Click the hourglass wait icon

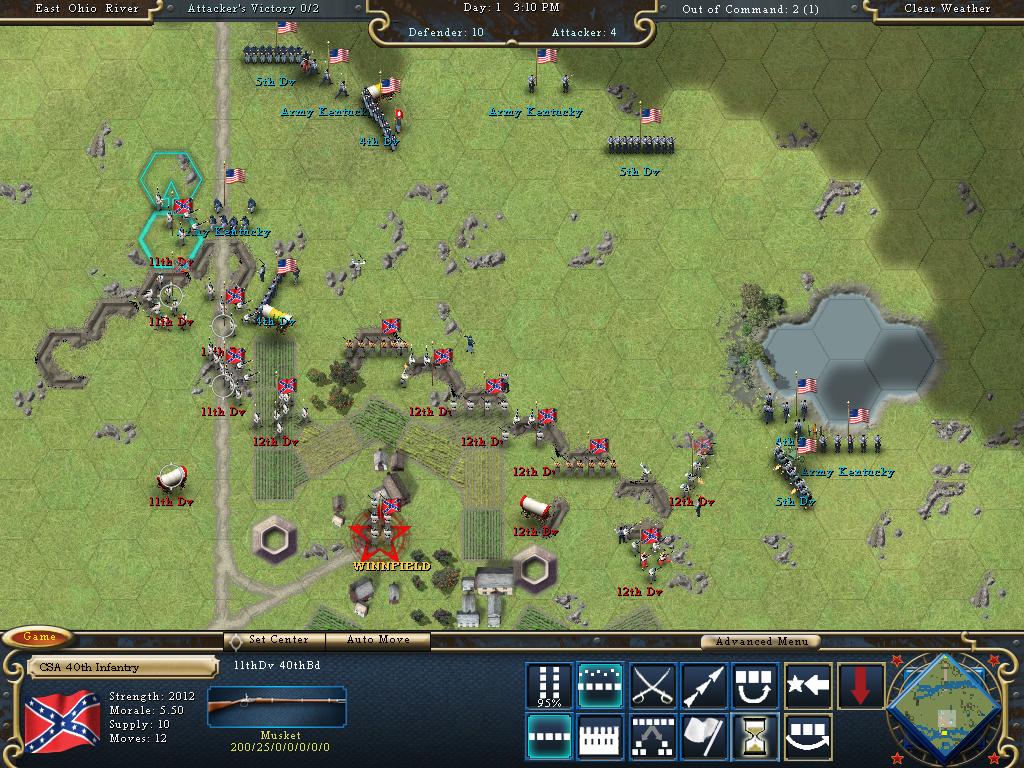coord(755,737)
